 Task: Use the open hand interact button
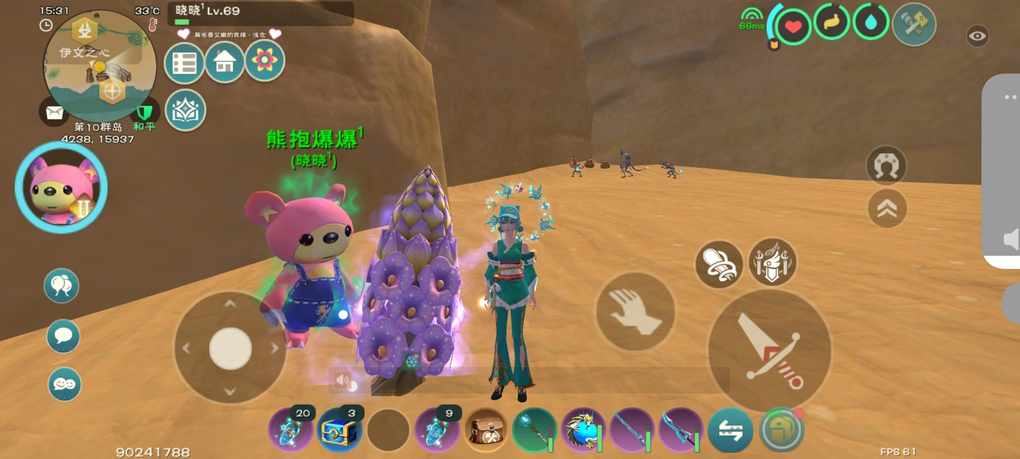635,311
